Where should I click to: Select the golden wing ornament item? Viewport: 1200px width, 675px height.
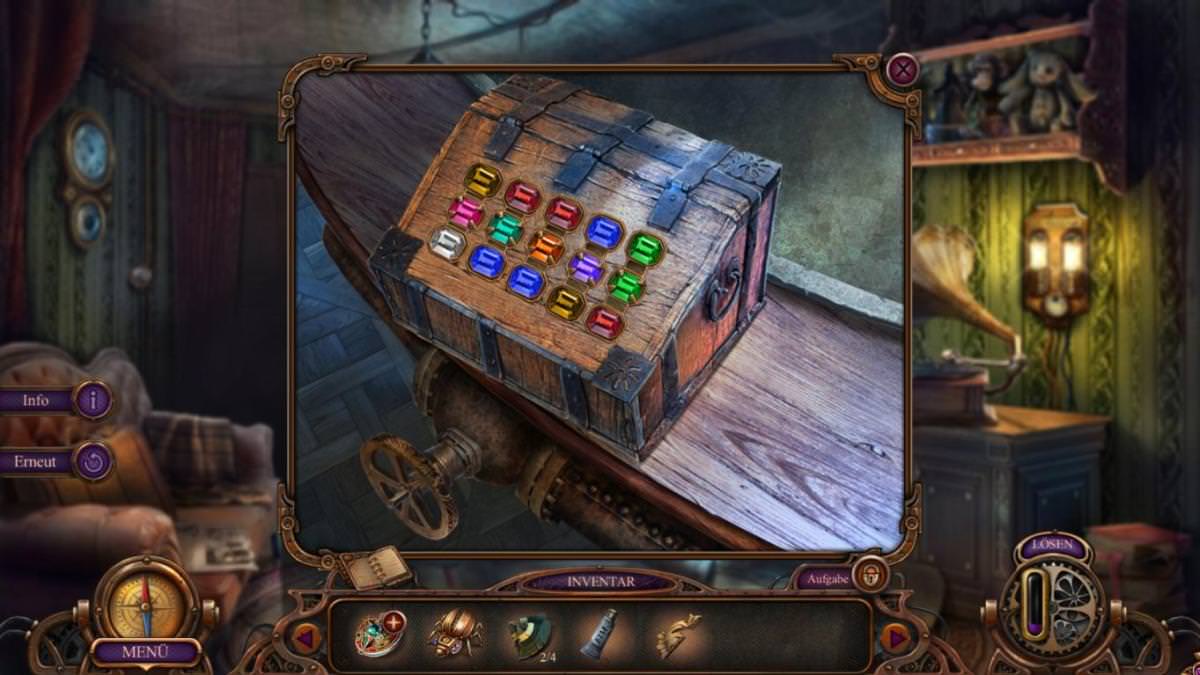coord(677,634)
